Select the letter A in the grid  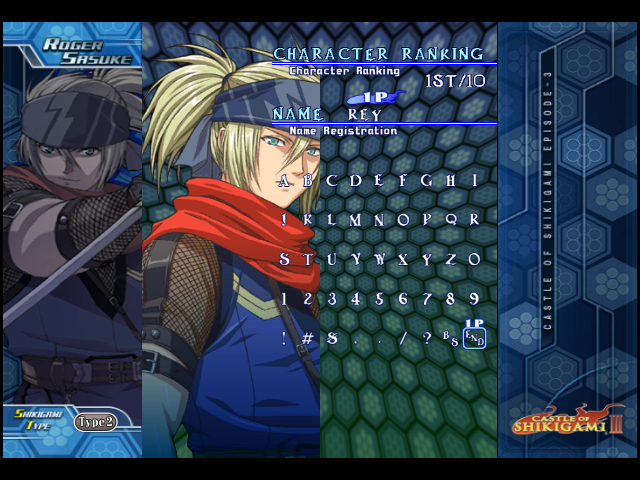[x=284, y=181]
